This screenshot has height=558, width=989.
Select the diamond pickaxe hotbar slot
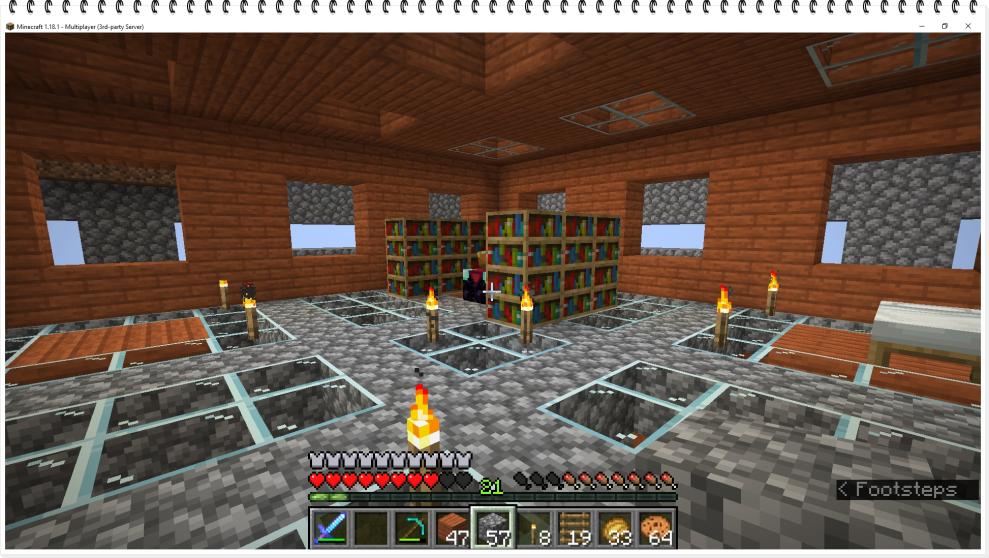click(x=411, y=527)
